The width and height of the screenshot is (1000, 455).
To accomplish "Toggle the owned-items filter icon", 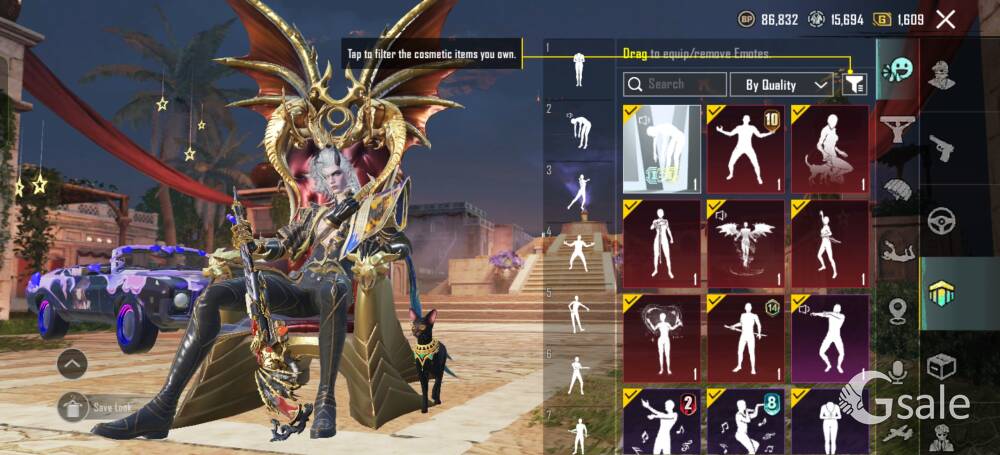I will pyautogui.click(x=853, y=85).
